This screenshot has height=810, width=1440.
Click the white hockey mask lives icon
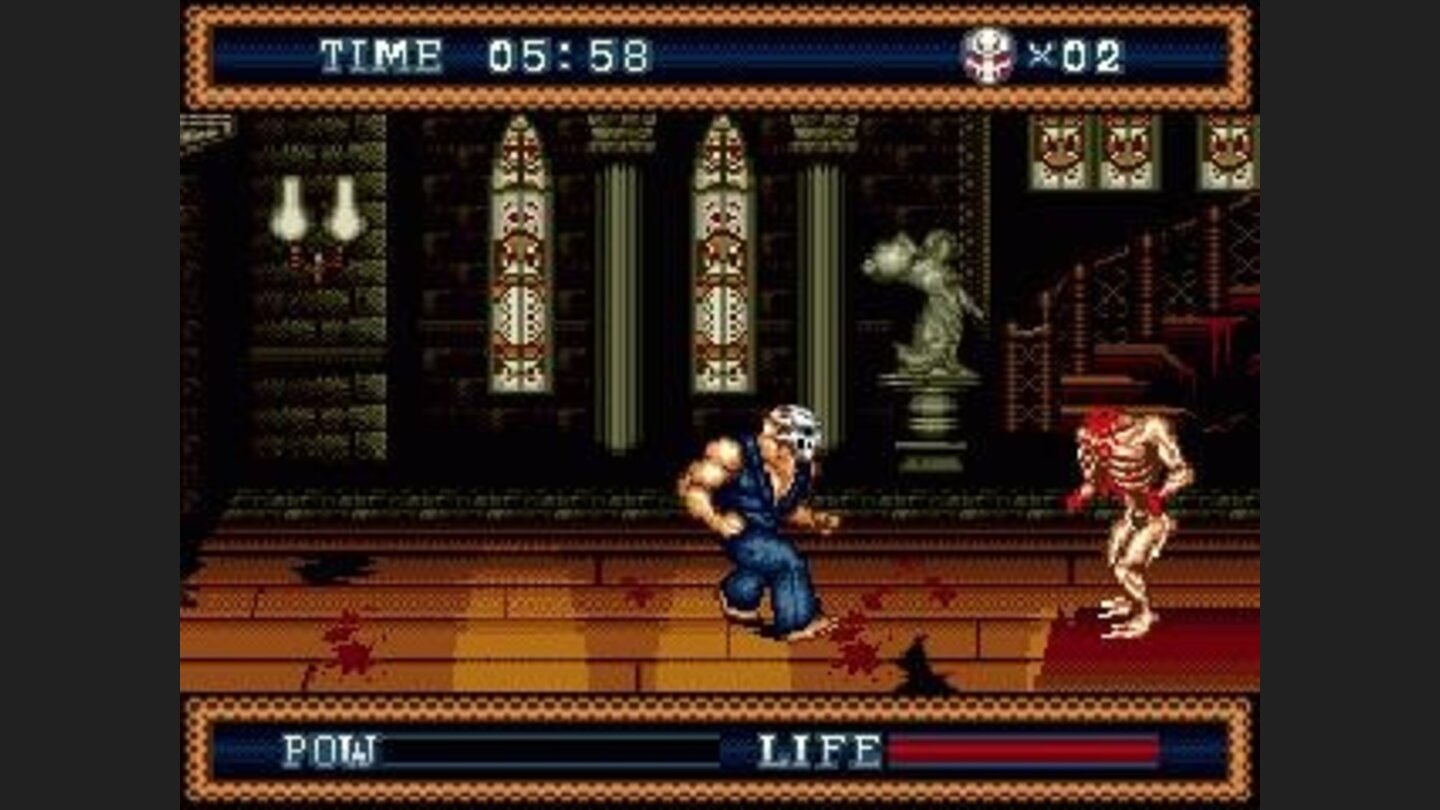985,57
